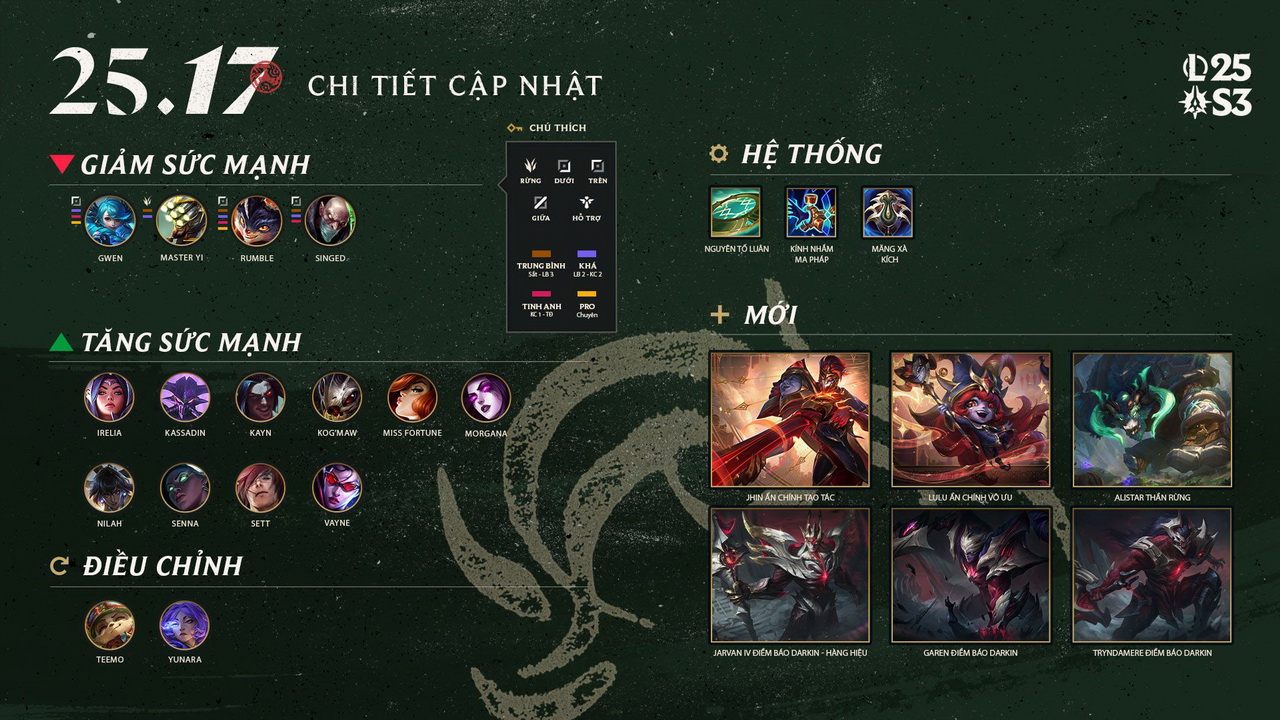Select Gwen's champion portrait
This screenshot has height=720, width=1280.
(110, 221)
